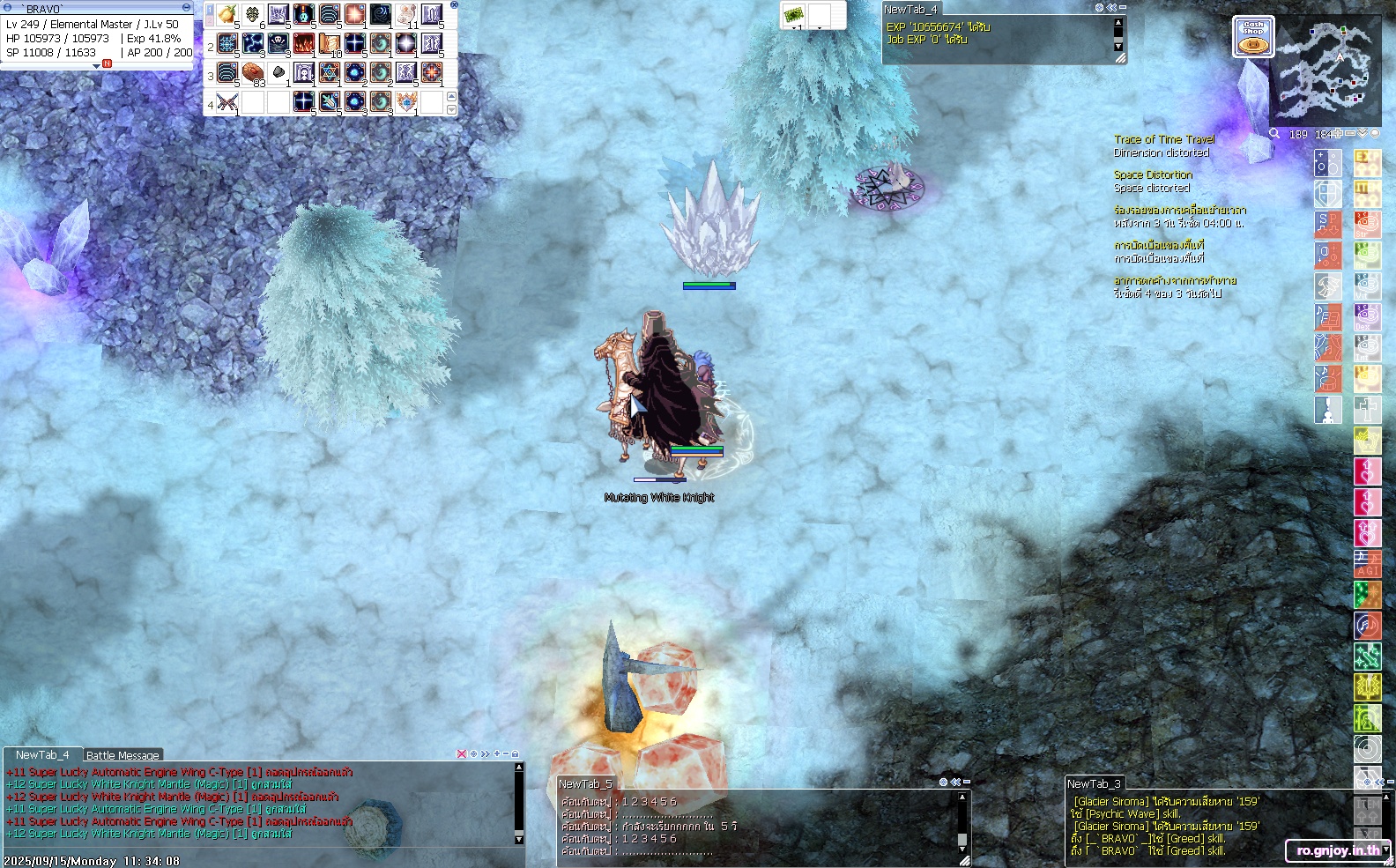Select the NewTab_4 chat tab at bottom left

tap(41, 755)
